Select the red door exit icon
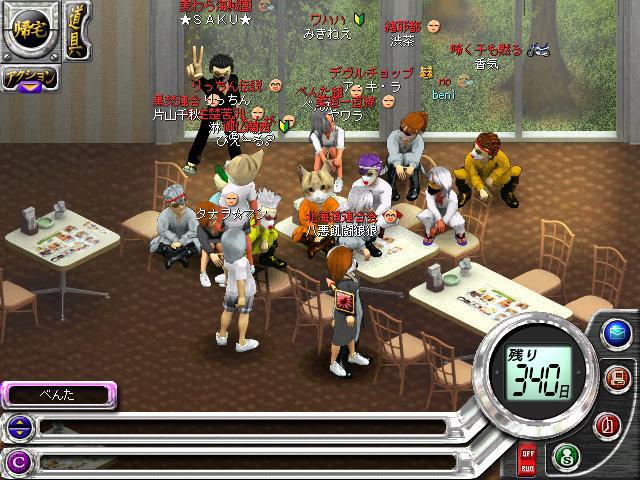This screenshot has width=640, height=480. point(605,423)
